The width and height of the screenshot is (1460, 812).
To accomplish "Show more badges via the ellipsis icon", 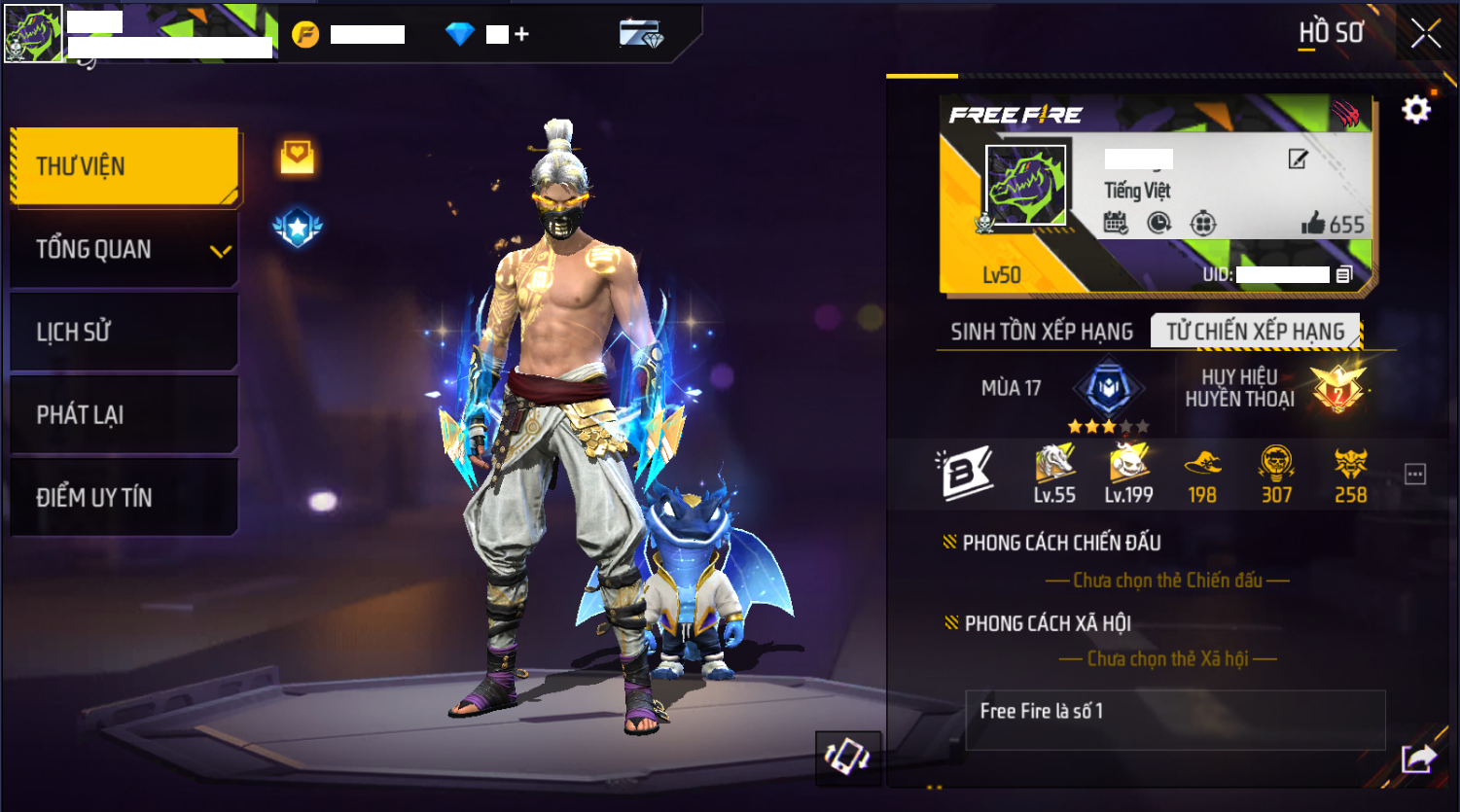I will pos(1415,475).
